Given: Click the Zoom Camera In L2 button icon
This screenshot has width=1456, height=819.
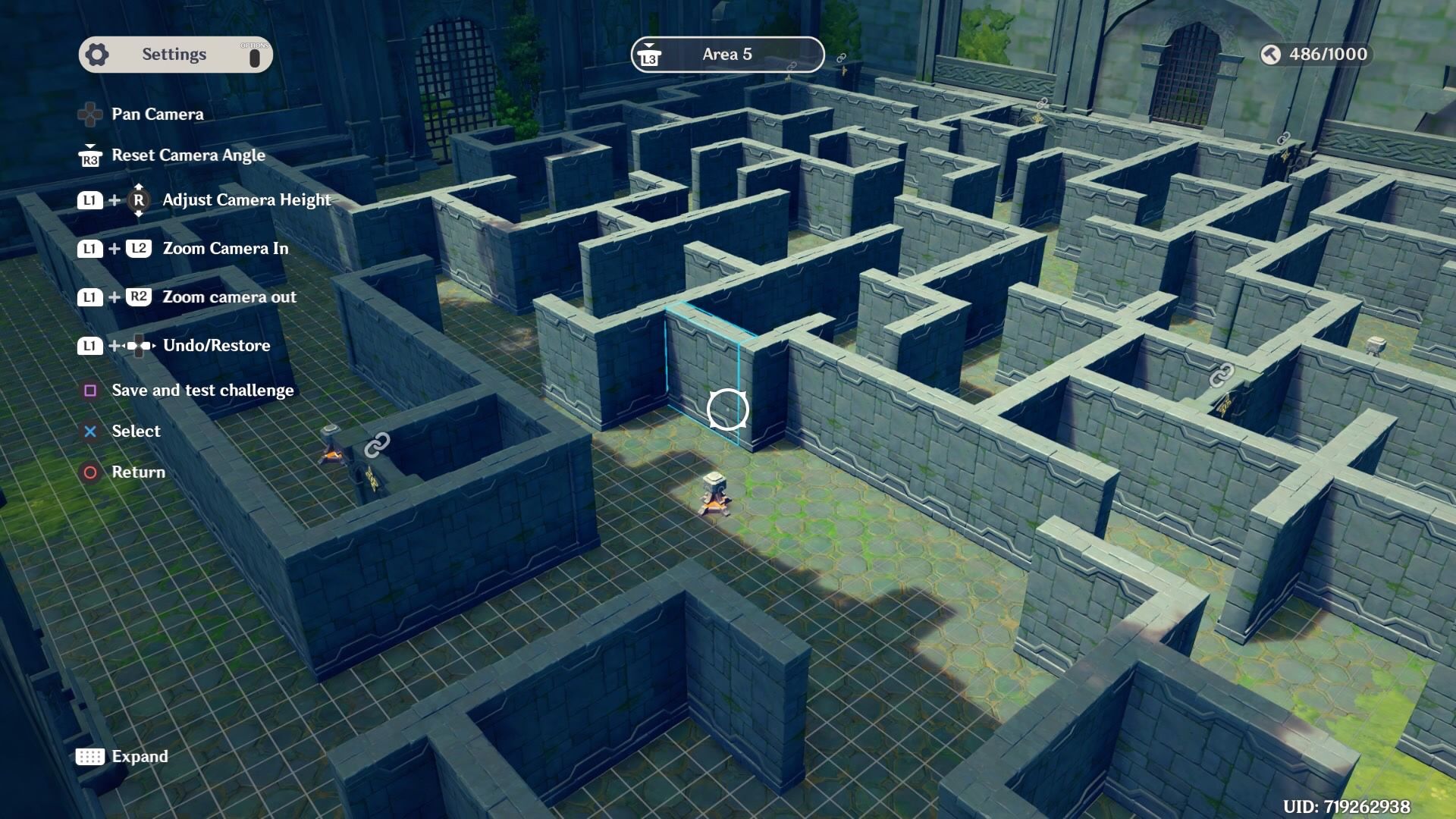Looking at the screenshot, I should [x=139, y=248].
